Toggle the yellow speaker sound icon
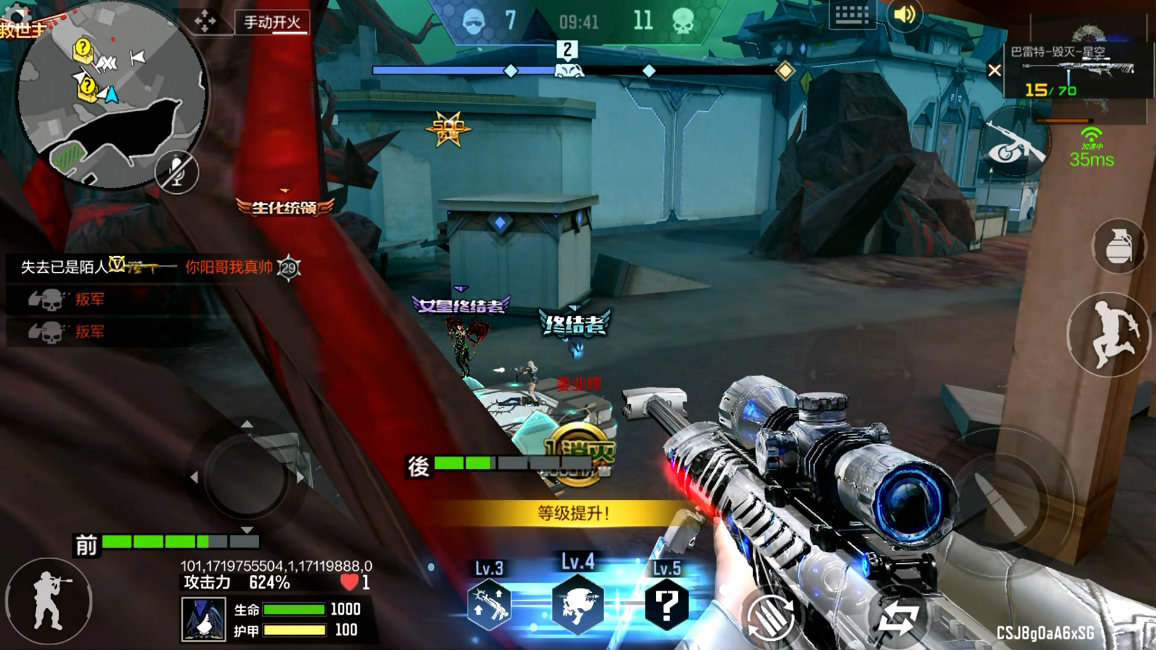The width and height of the screenshot is (1156, 650). click(905, 15)
